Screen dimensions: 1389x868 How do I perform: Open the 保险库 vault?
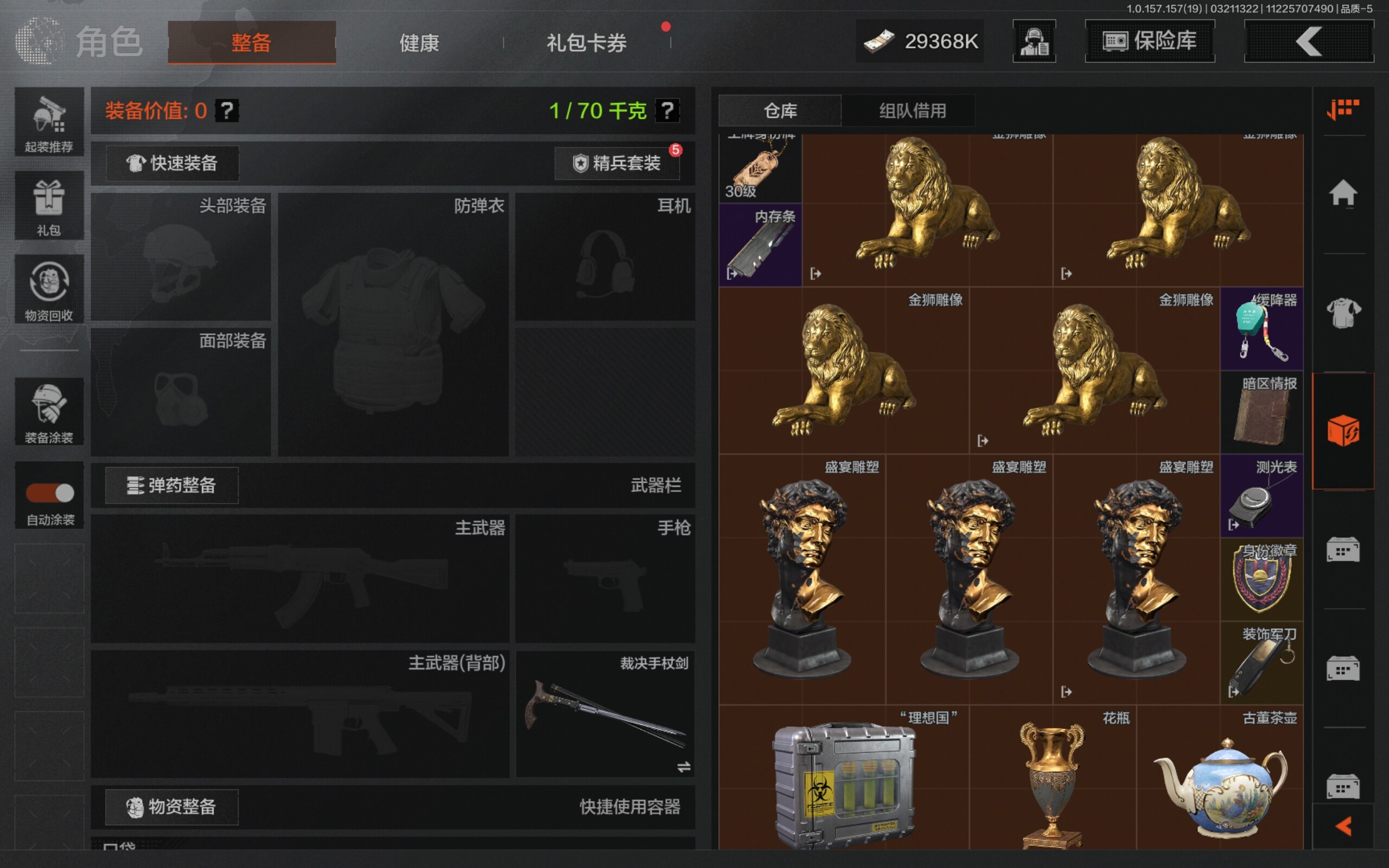(1150, 41)
